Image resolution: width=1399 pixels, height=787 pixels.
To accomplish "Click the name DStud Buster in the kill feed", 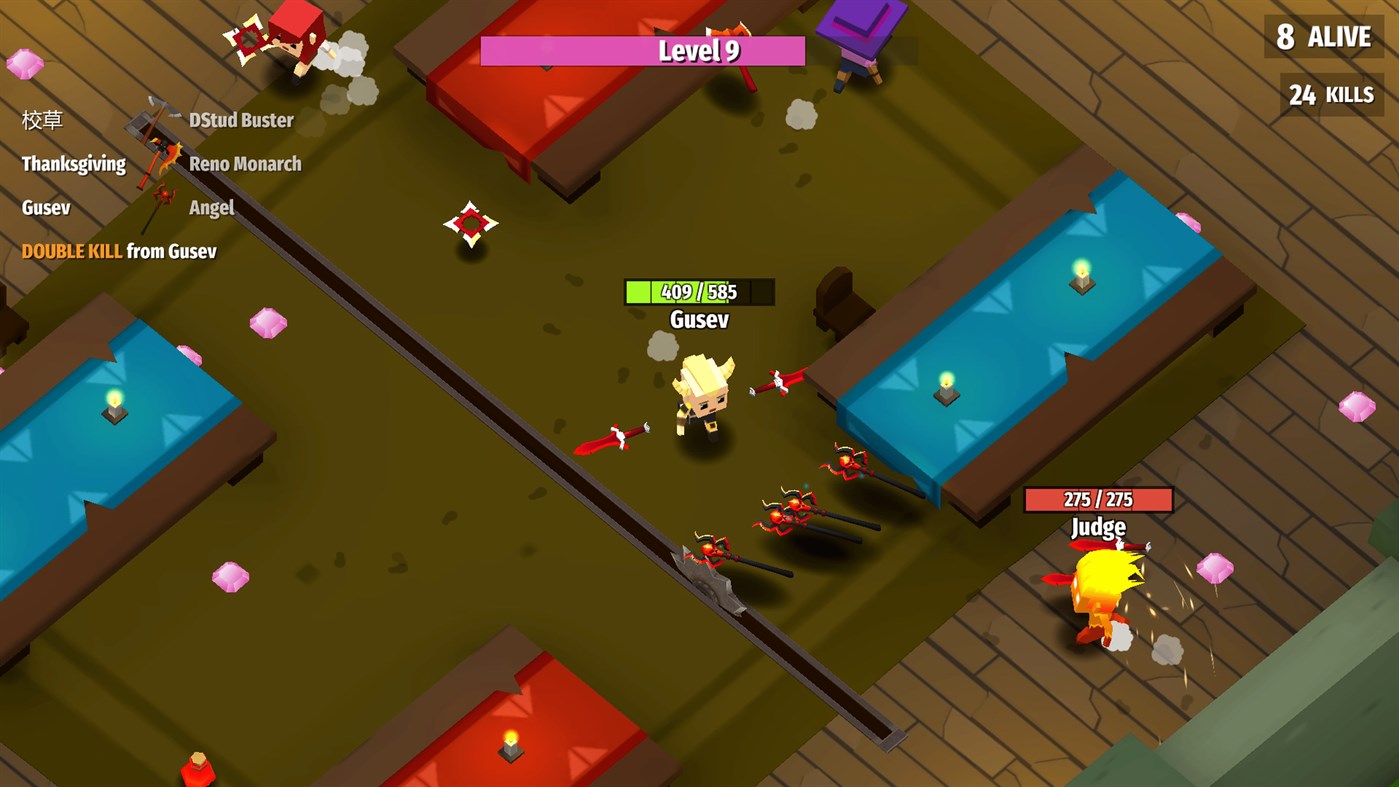I will pos(240,119).
